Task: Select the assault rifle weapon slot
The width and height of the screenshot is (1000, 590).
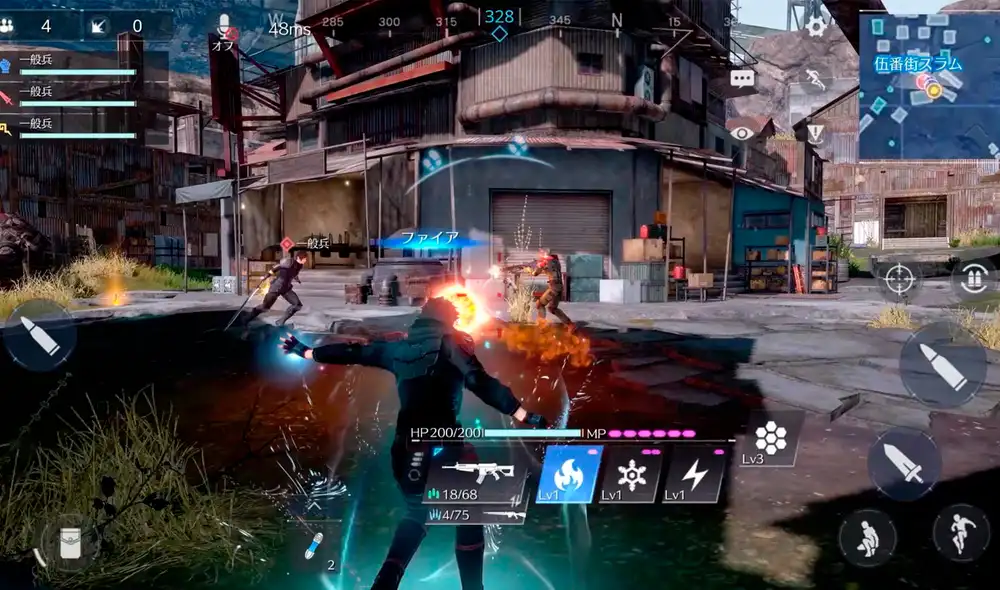Action: click(x=476, y=473)
